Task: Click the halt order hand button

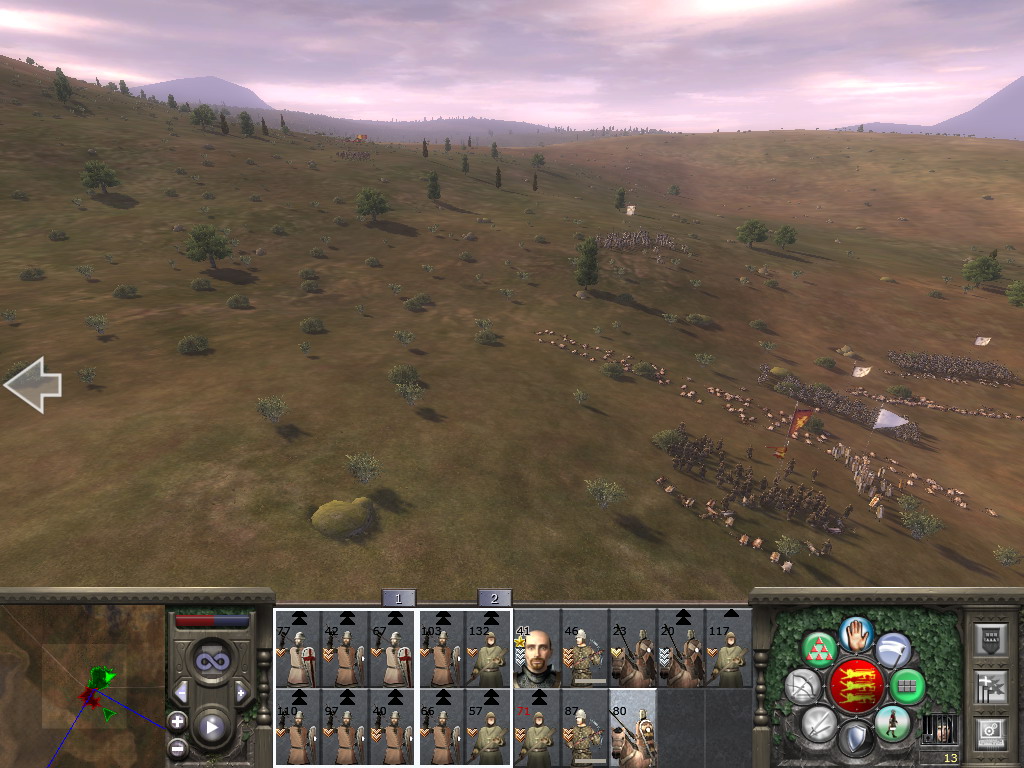Action: click(857, 632)
